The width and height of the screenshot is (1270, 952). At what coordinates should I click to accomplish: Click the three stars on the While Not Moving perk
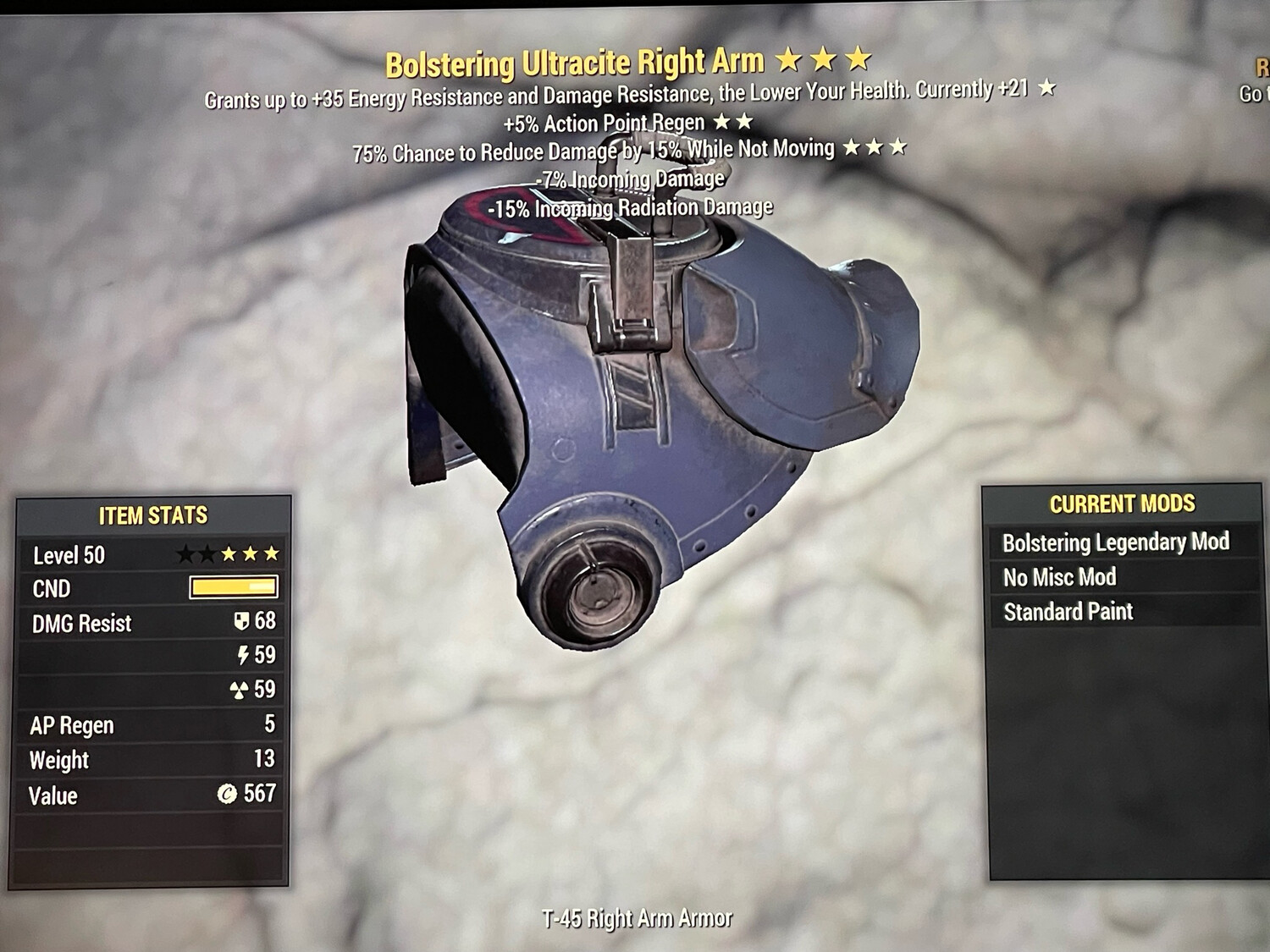tap(874, 147)
